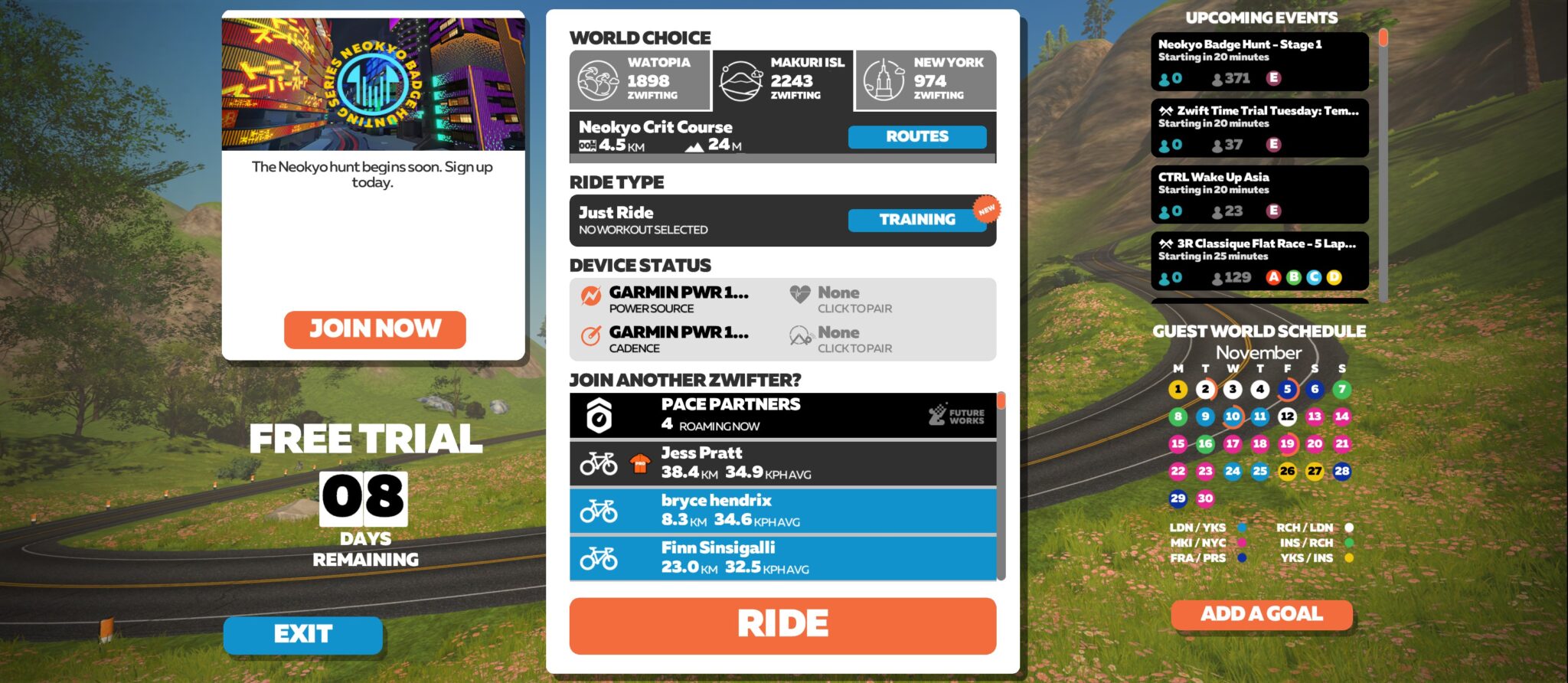Viewport: 1568px width, 683px height.
Task: Click the controllable trainer pair icon
Action: [800, 334]
